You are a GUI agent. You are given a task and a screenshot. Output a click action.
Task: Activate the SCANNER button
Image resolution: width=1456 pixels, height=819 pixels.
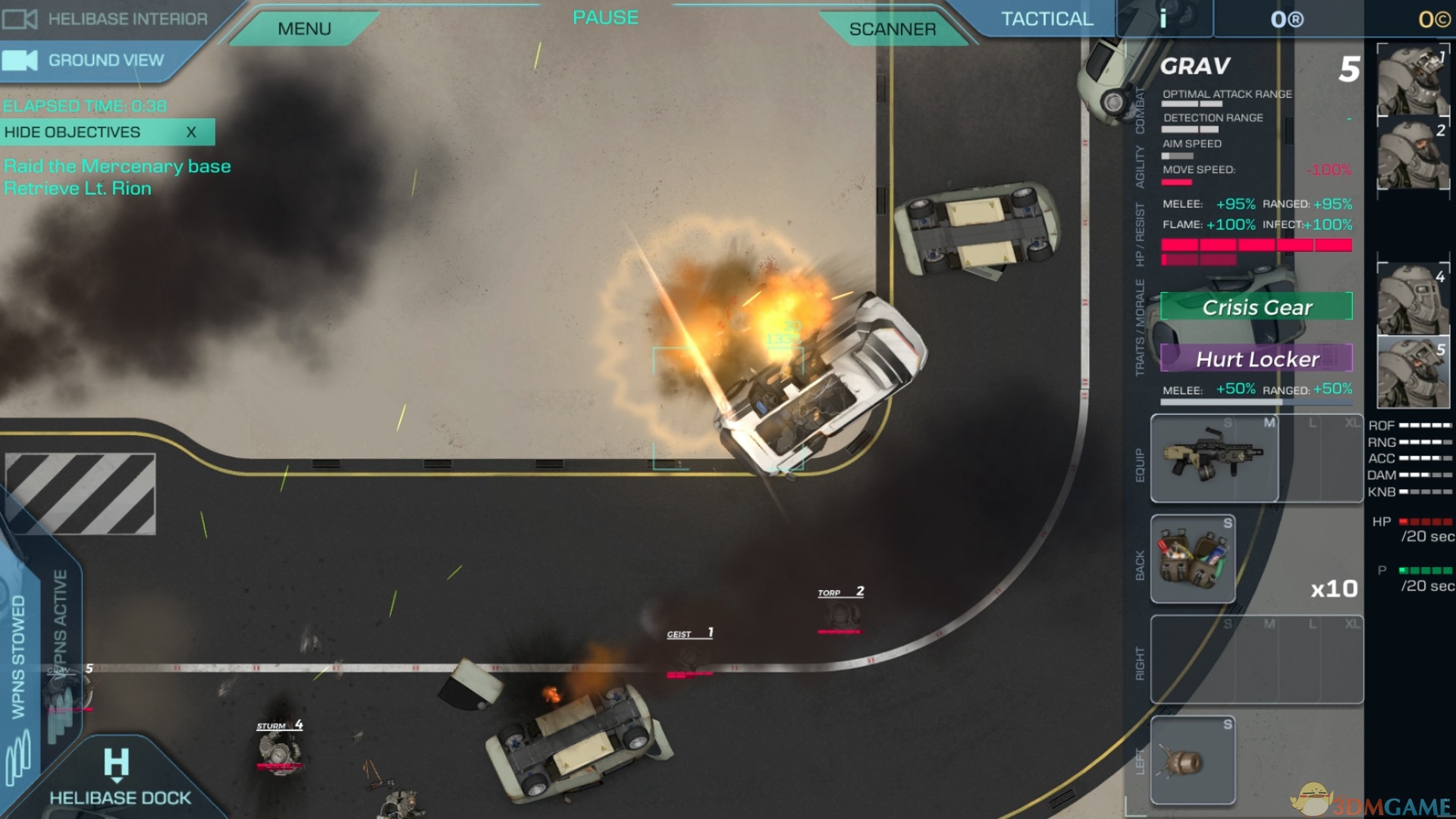point(892,29)
